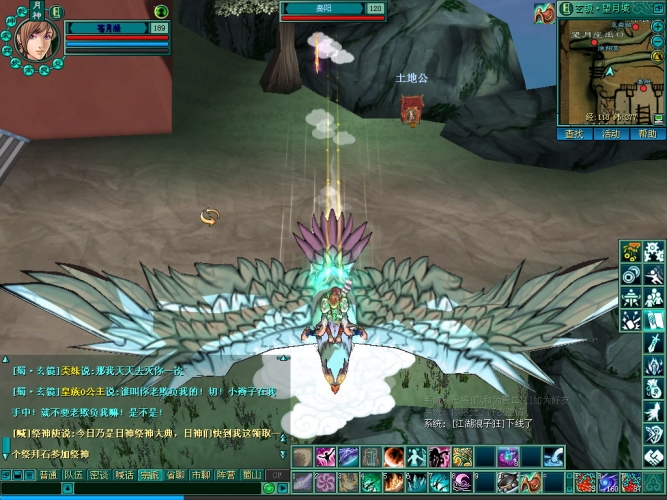Click the player character portrait
Image resolution: width=667 pixels, height=500 pixels.
[35, 38]
